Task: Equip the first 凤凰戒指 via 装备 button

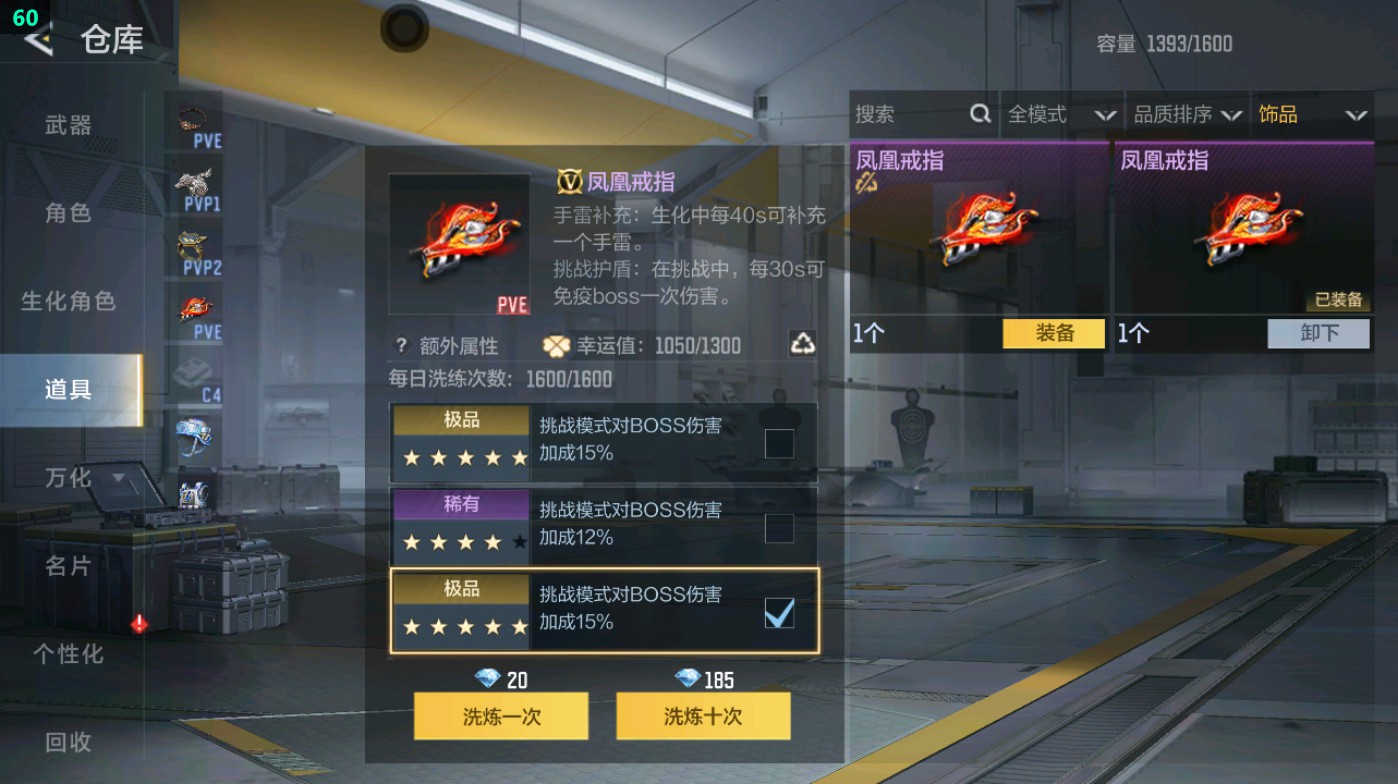Action: (1051, 334)
